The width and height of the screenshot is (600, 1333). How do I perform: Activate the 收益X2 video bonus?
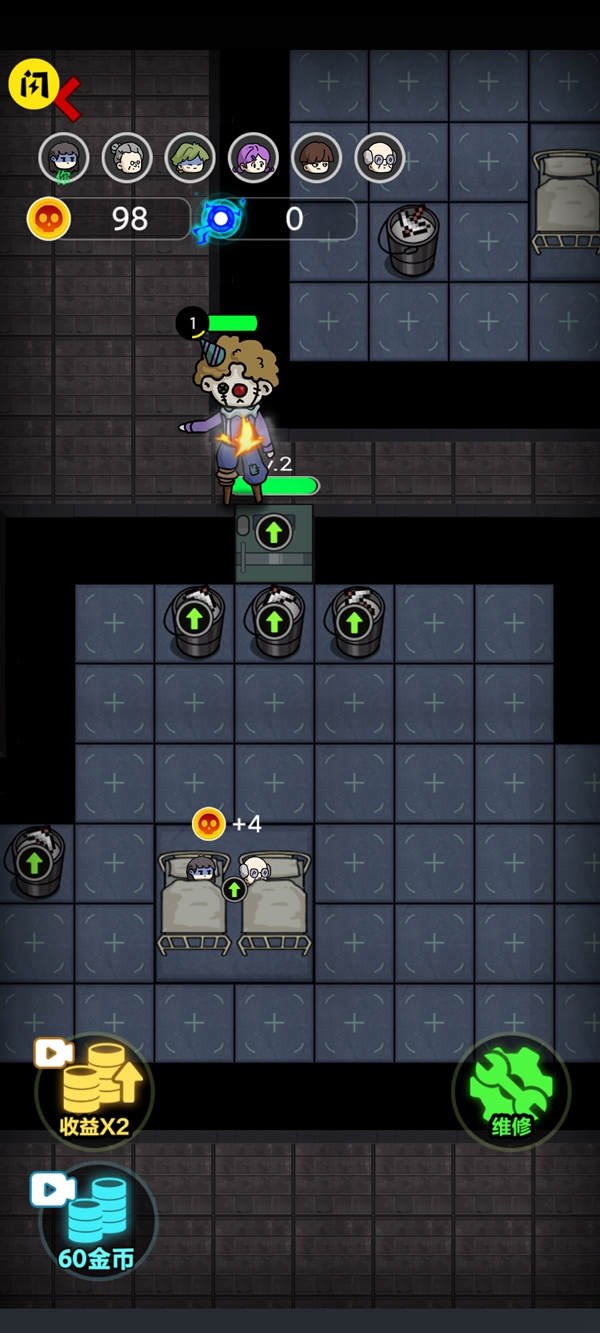click(94, 1092)
